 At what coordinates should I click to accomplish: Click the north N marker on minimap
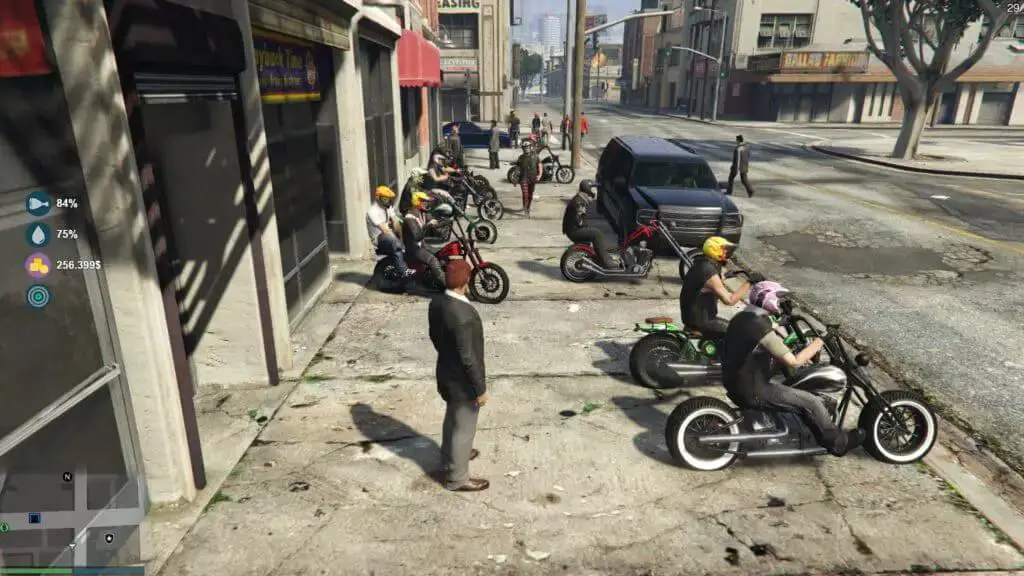point(67,477)
